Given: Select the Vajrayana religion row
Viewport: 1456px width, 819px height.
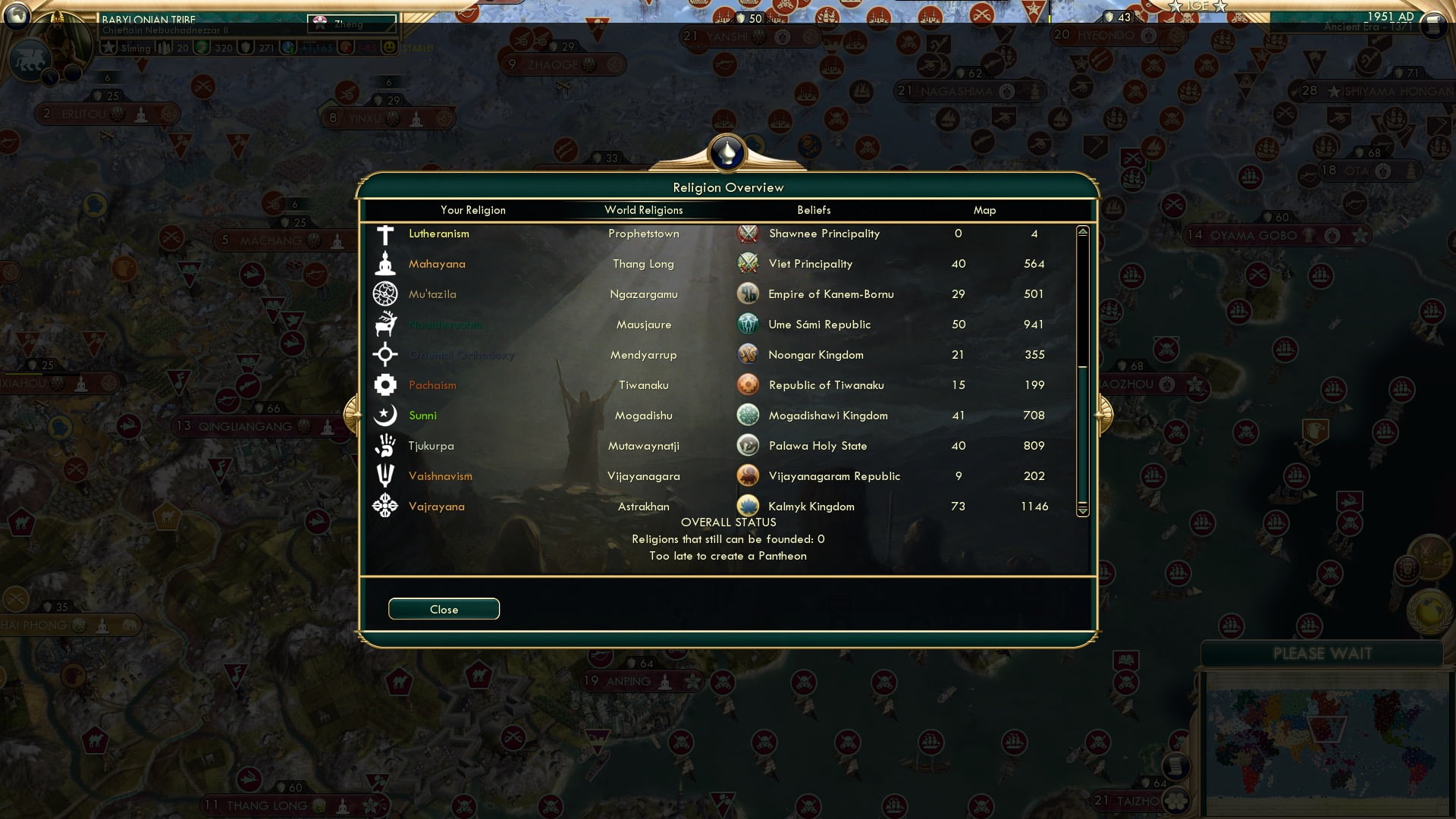Looking at the screenshot, I should (x=436, y=507).
